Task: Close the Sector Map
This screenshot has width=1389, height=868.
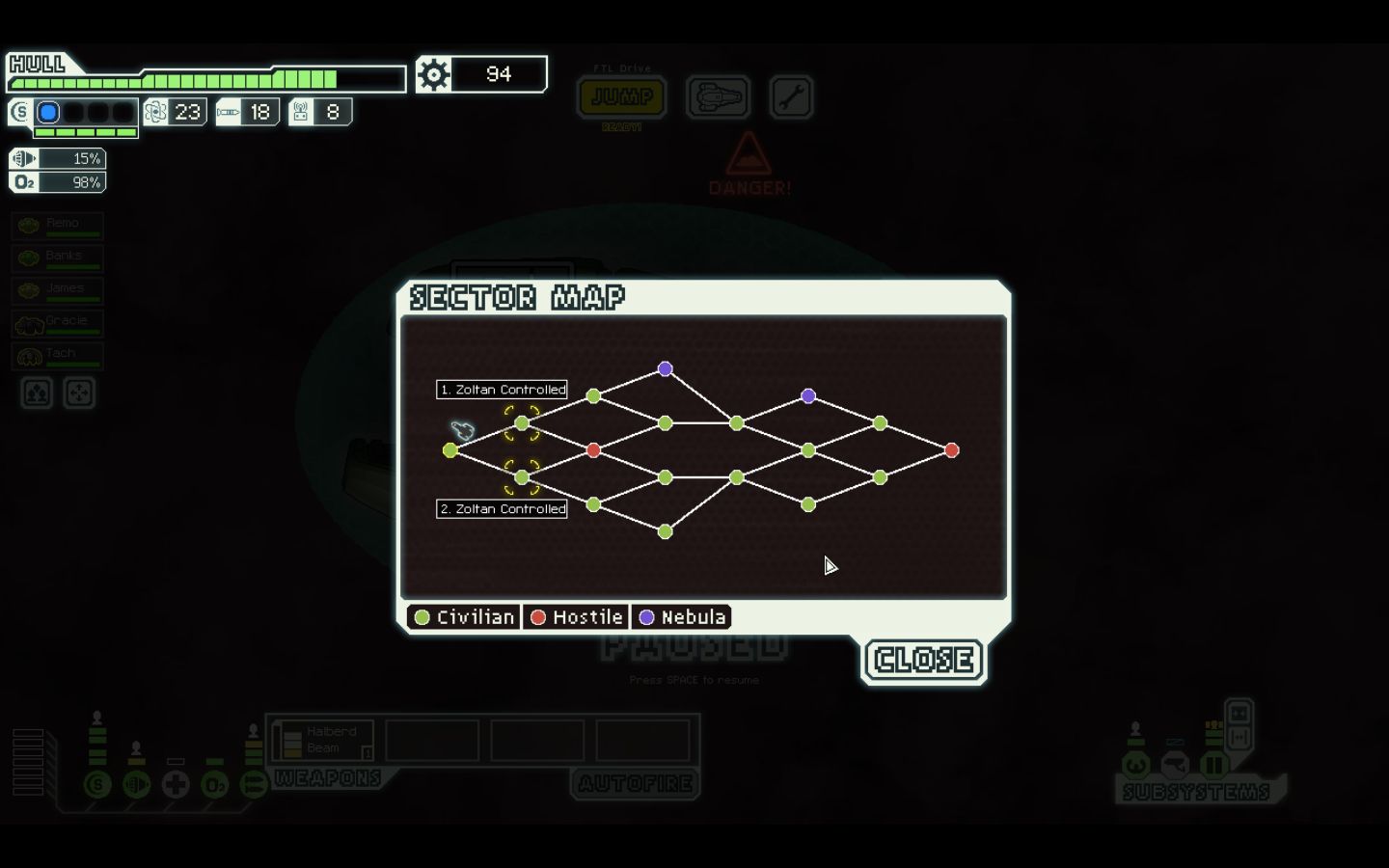Action: (922, 660)
